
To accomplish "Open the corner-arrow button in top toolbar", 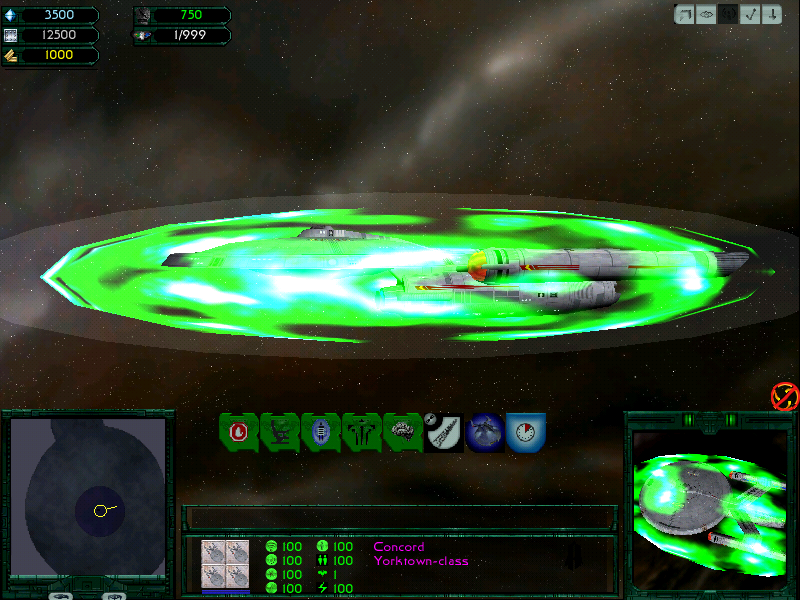I will click(x=686, y=14).
